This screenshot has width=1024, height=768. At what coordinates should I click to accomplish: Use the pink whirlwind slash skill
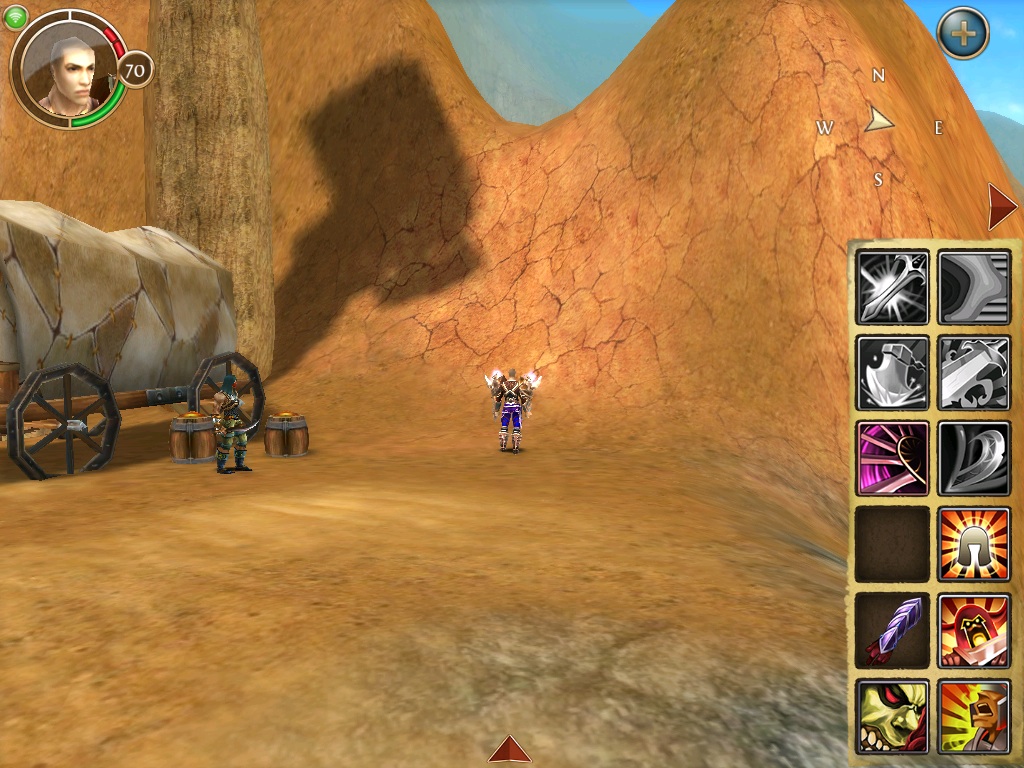pos(893,458)
